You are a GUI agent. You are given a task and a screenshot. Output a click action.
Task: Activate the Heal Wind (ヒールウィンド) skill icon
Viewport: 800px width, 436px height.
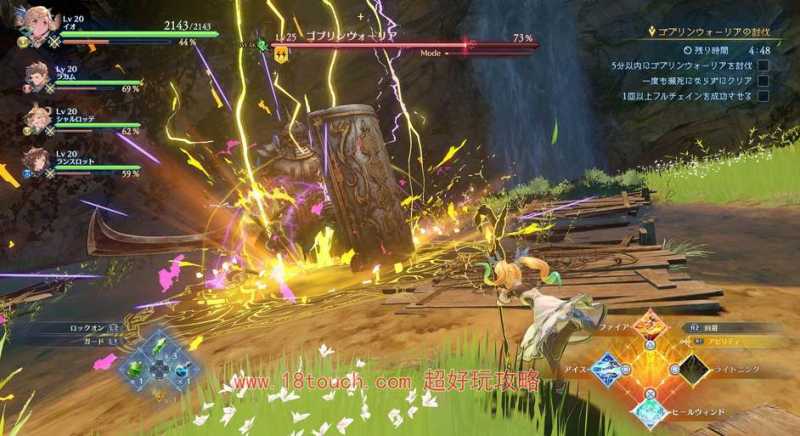(x=650, y=410)
